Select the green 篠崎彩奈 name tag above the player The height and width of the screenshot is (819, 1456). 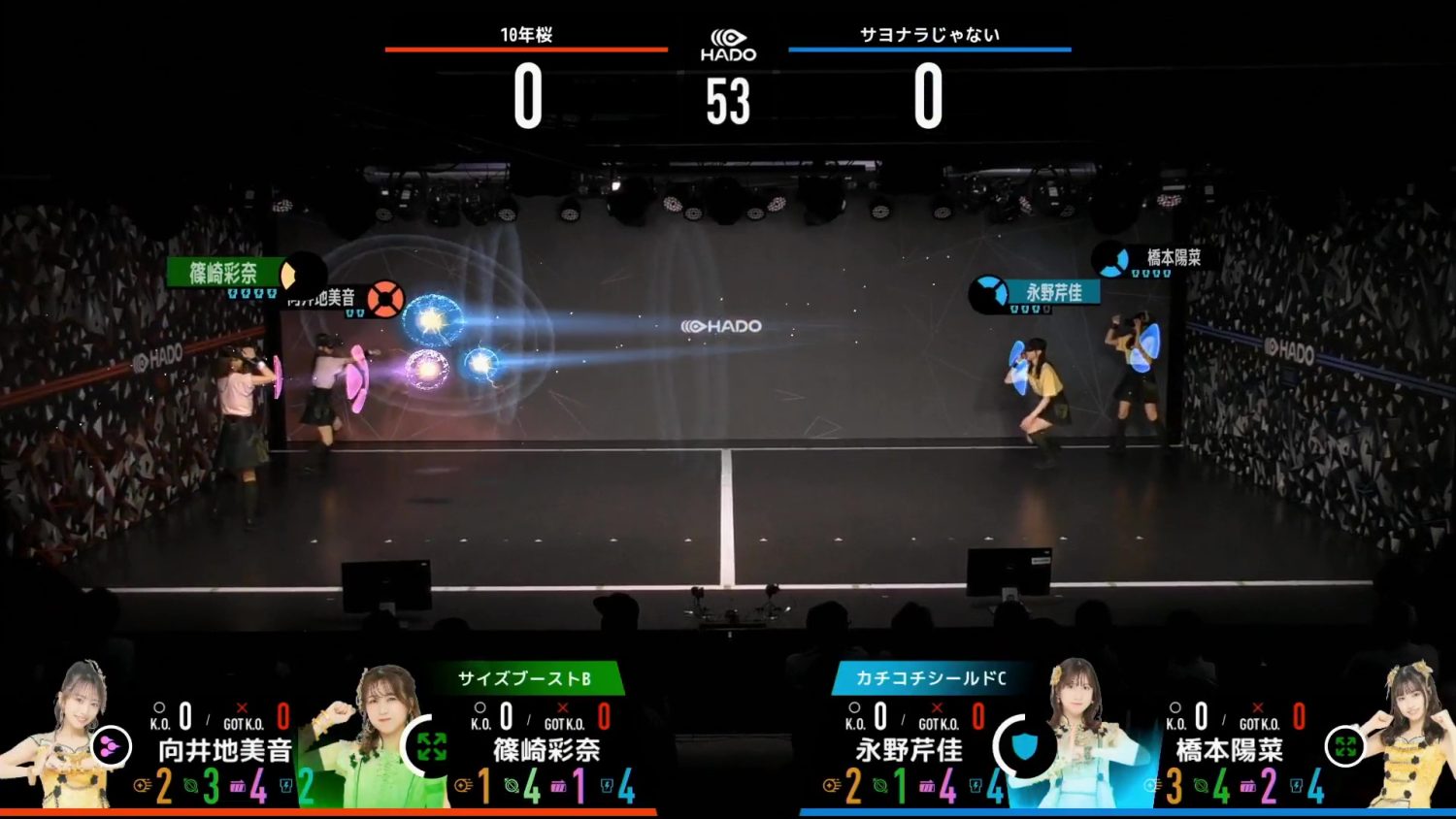pos(224,273)
